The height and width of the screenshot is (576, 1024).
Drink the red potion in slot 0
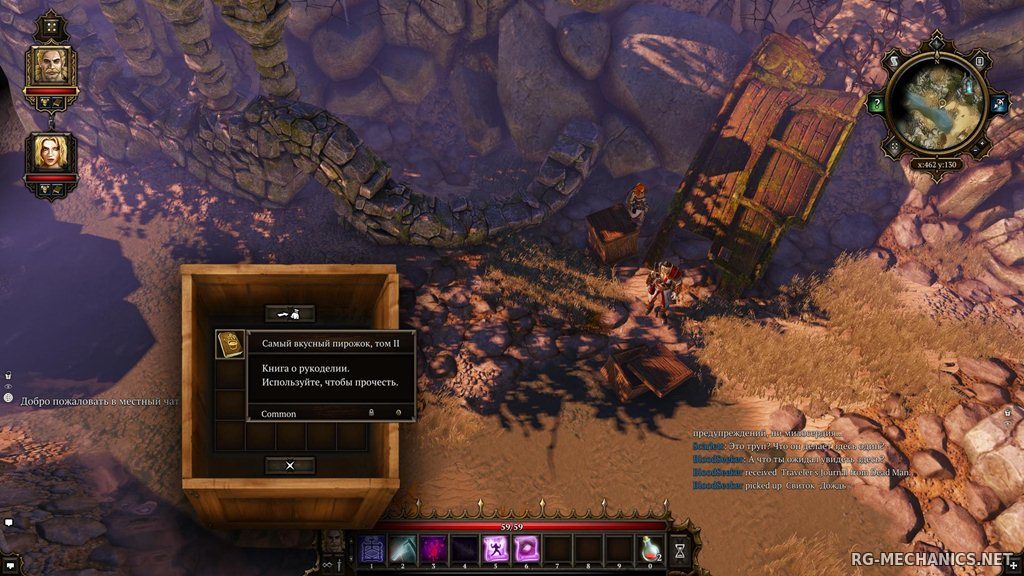click(x=649, y=548)
